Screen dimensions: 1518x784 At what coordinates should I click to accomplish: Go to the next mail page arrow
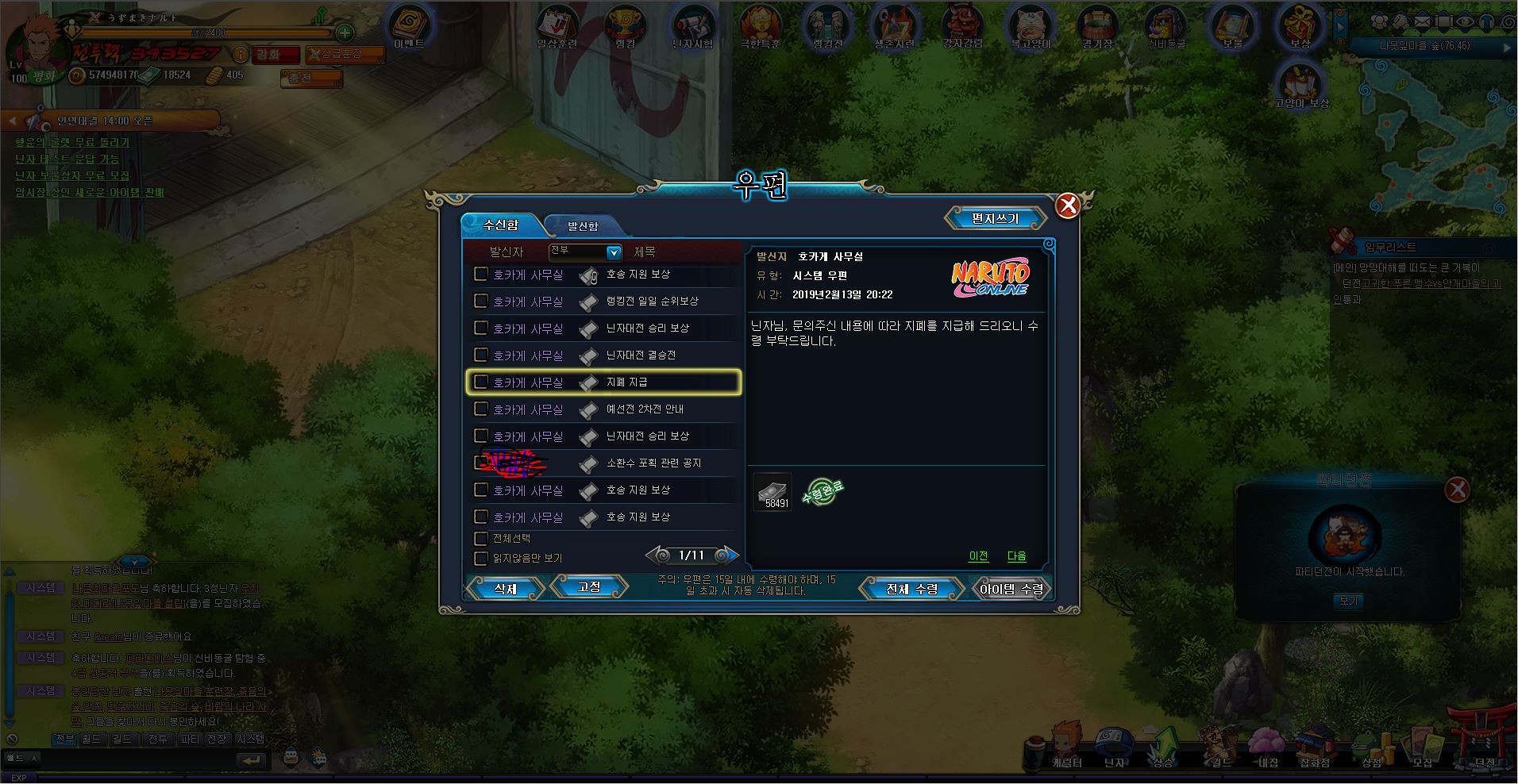pyautogui.click(x=724, y=555)
